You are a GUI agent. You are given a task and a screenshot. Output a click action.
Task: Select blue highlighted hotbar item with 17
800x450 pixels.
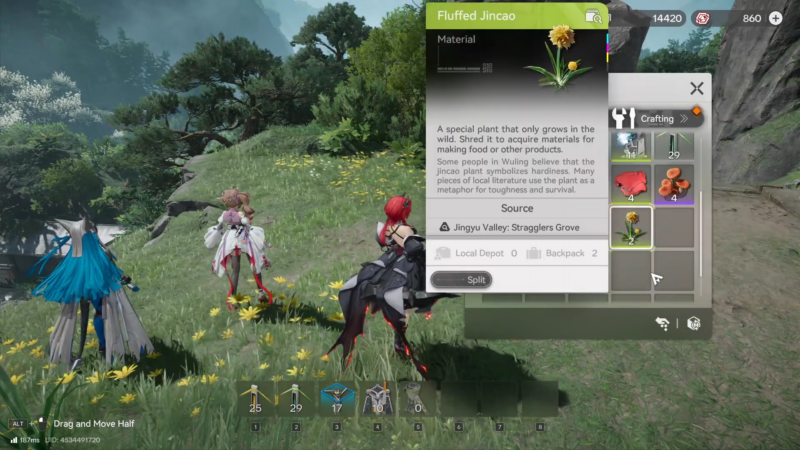(x=336, y=399)
